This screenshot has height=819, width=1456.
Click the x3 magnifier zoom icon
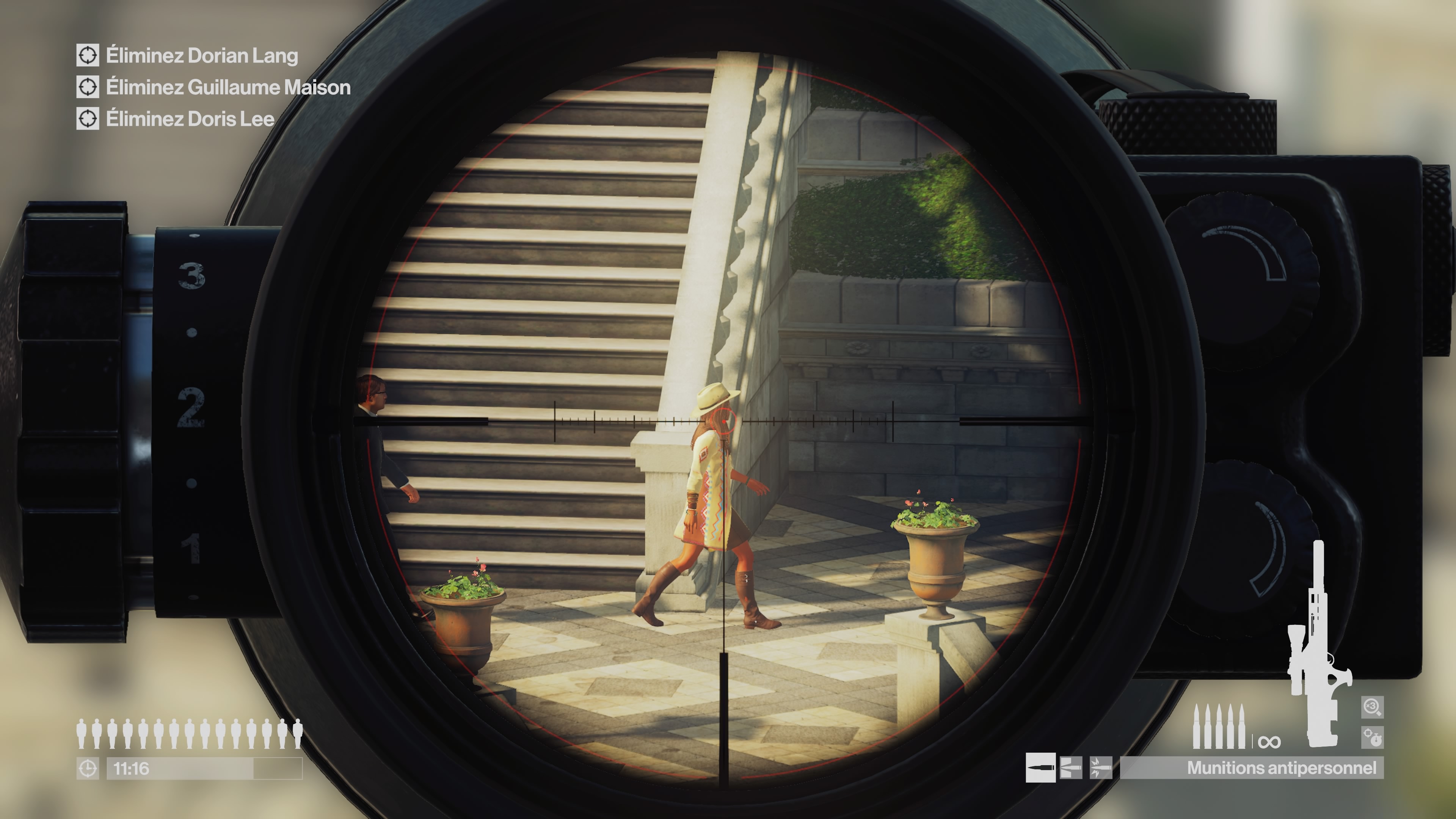pyautogui.click(x=1372, y=706)
